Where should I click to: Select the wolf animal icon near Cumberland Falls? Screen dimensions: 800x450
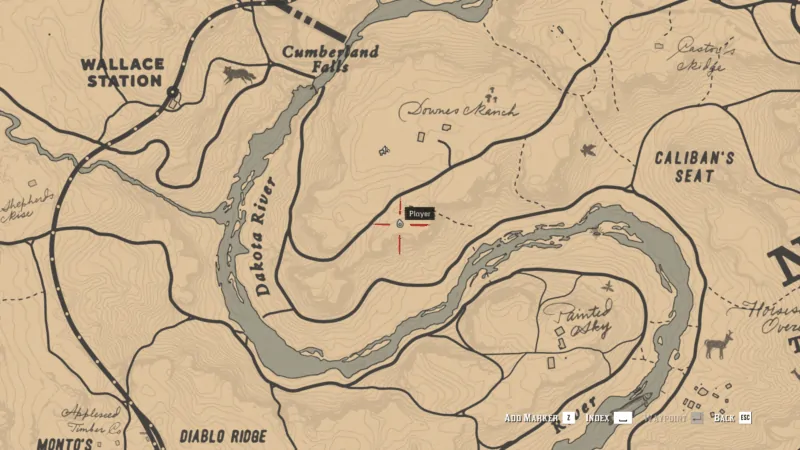click(x=238, y=75)
